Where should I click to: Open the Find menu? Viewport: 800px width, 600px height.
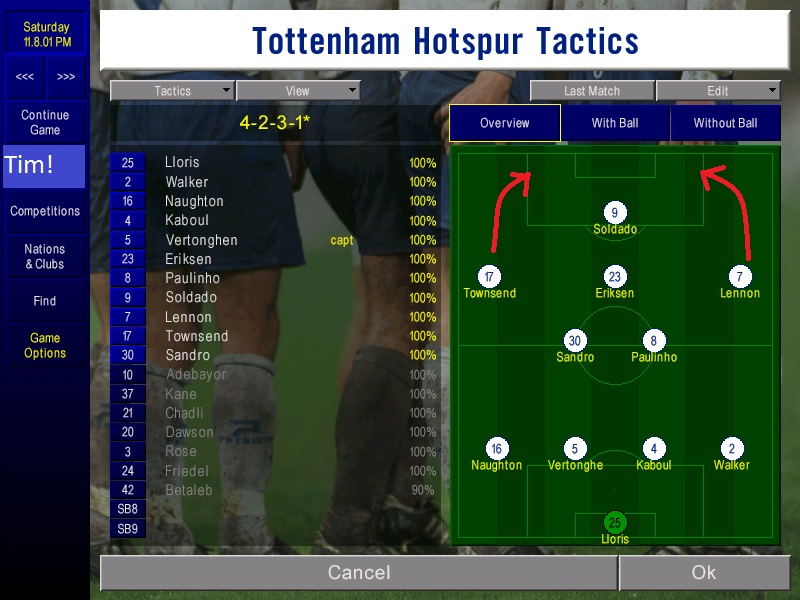[x=45, y=301]
